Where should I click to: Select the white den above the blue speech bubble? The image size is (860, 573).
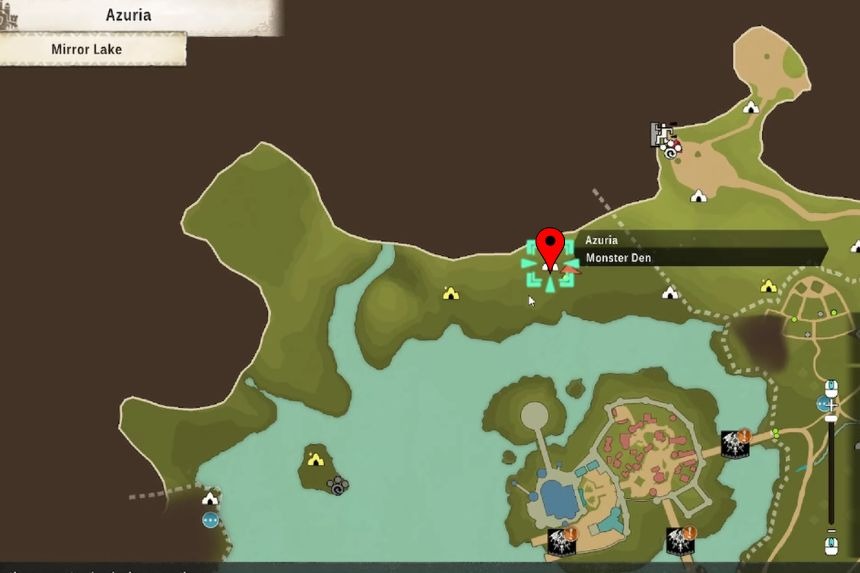(210, 499)
